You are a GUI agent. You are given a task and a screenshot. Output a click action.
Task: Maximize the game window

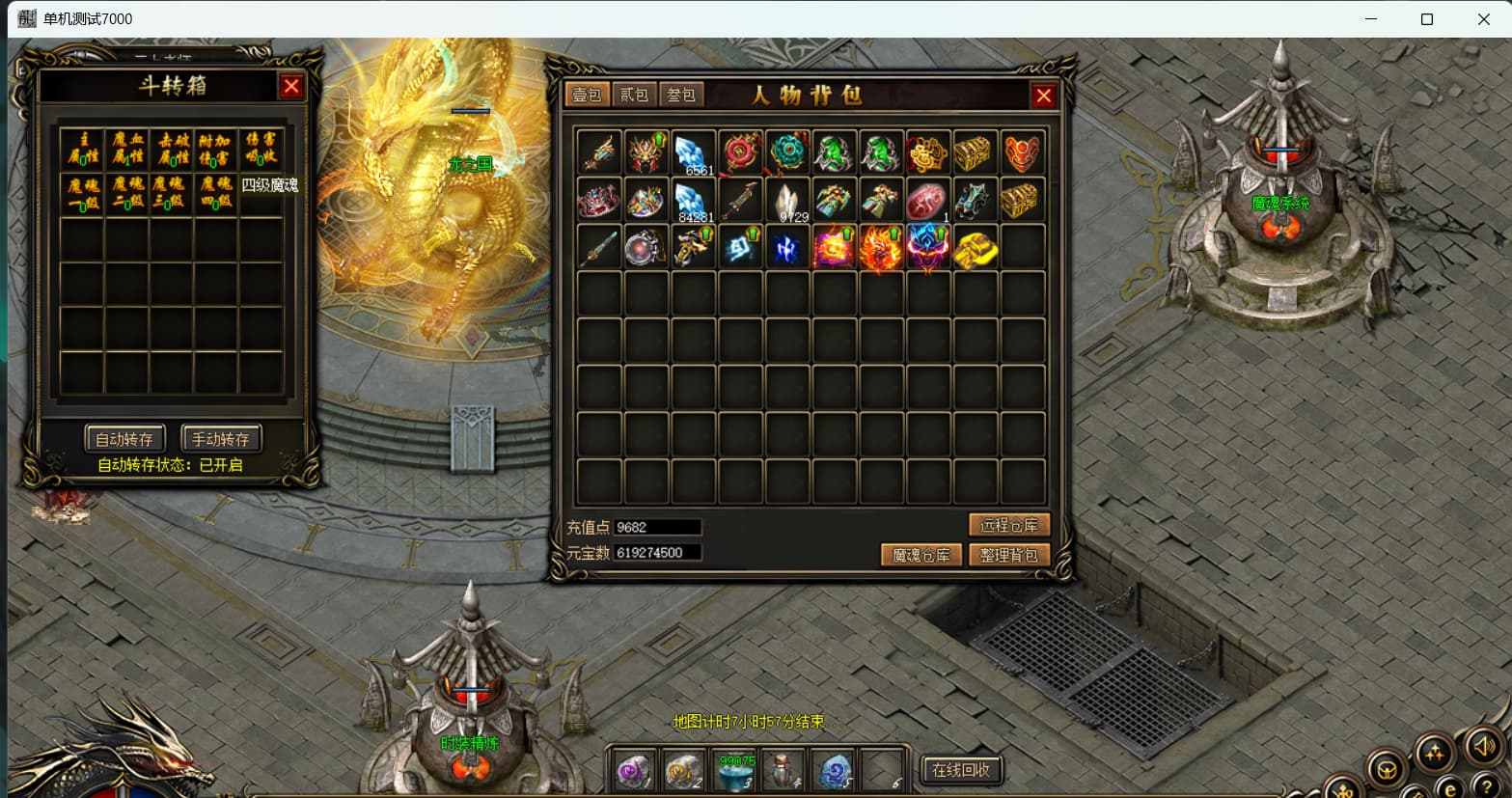(1426, 19)
